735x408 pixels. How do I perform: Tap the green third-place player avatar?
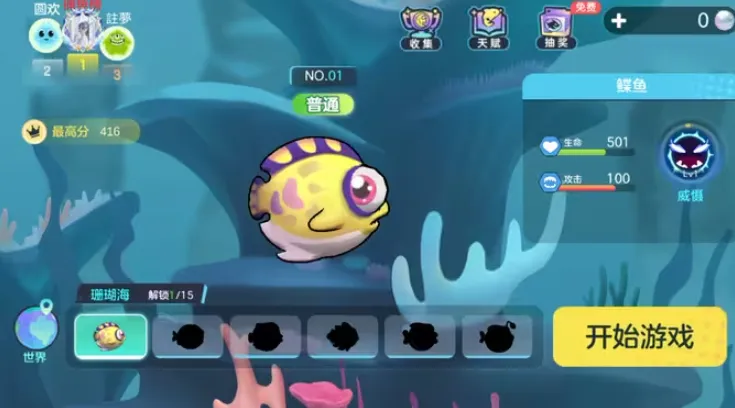click(x=118, y=41)
